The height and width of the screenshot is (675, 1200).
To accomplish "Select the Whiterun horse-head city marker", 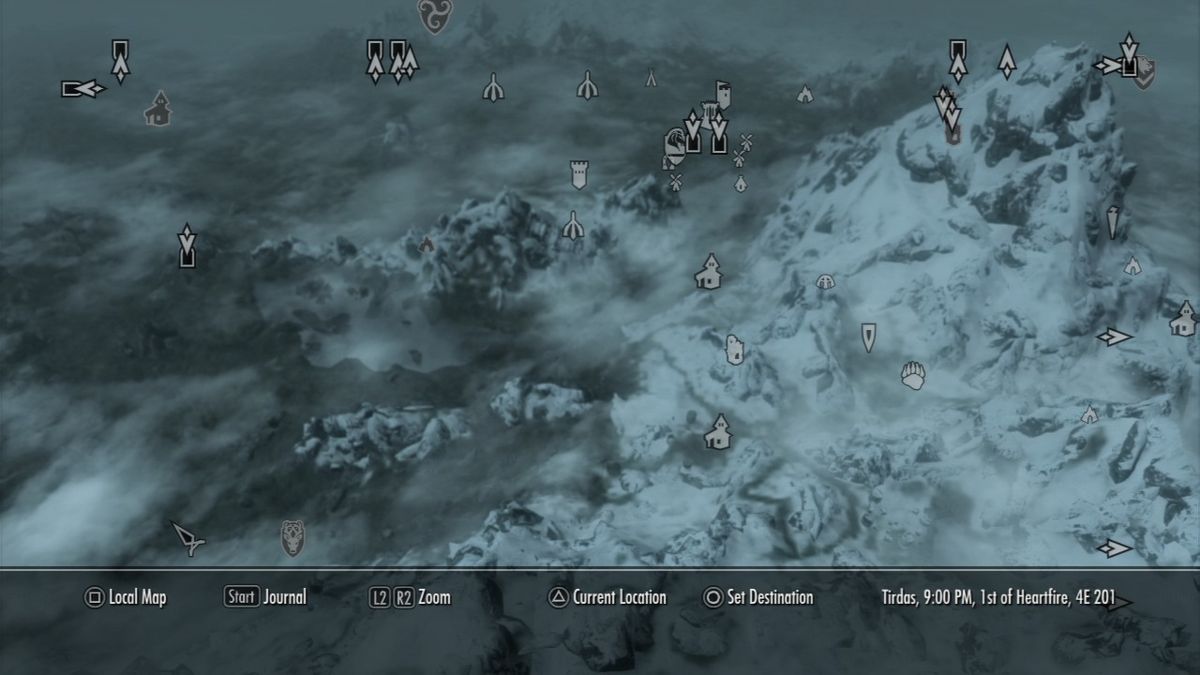I will click(x=674, y=150).
